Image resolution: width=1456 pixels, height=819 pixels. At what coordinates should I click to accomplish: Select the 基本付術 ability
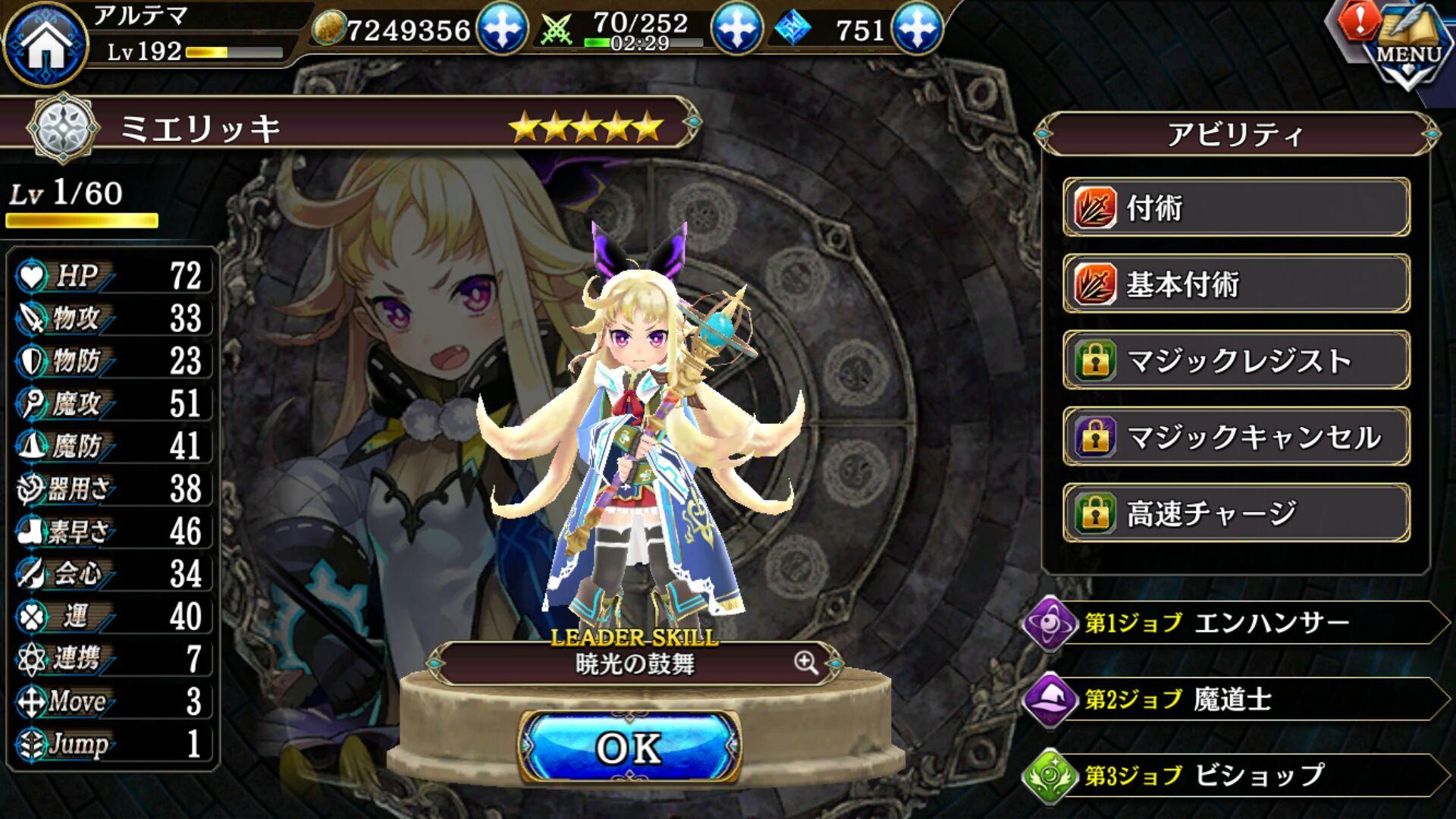pos(1236,284)
